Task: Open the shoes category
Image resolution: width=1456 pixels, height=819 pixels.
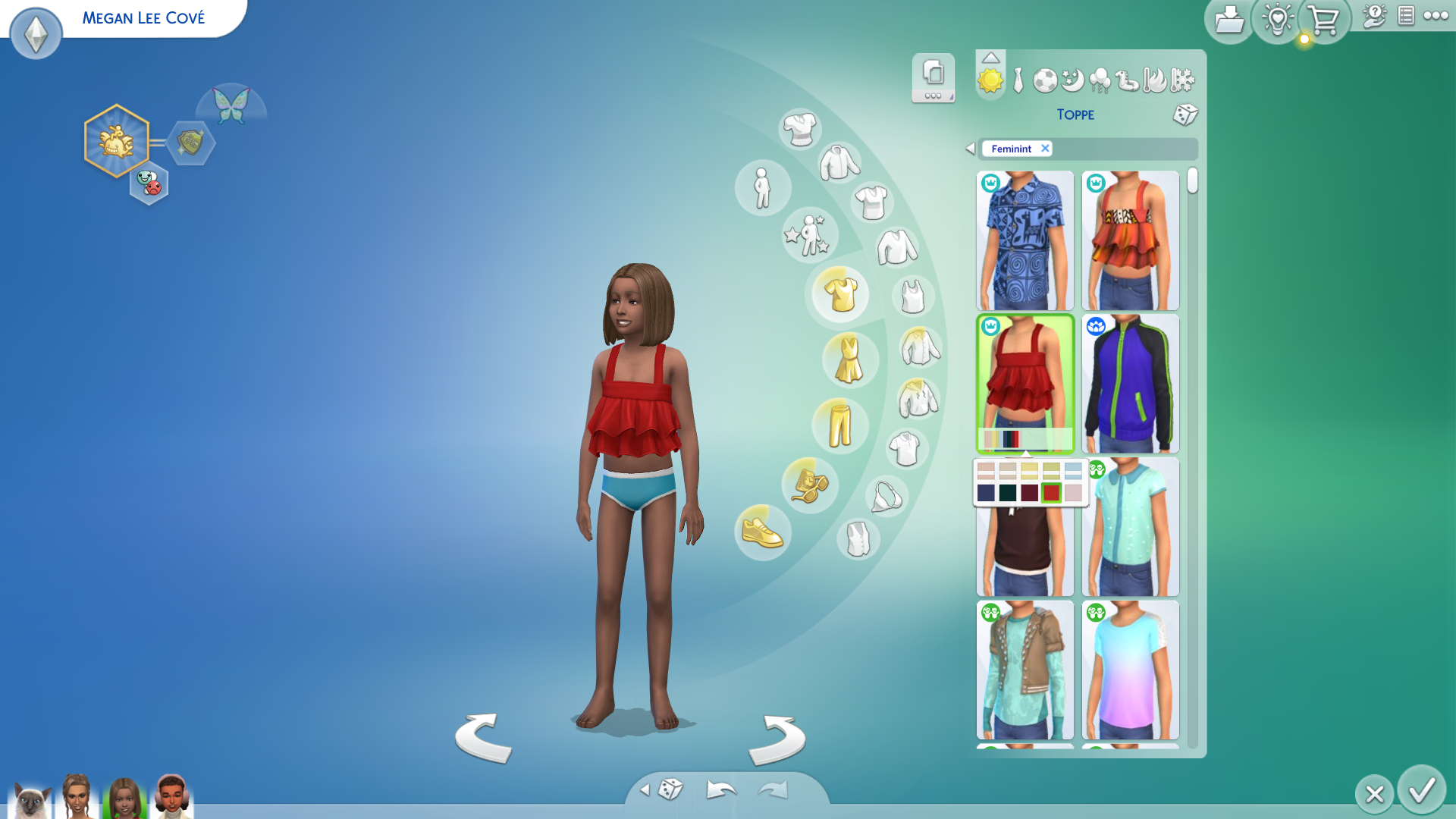Action: 762,532
